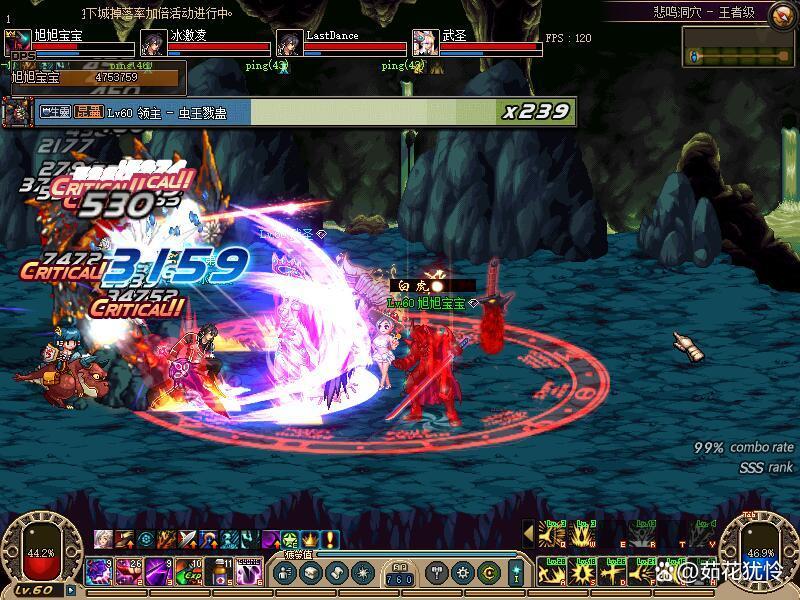800x600 pixels.
Task: Activate the D-key cross slash skill
Action: pos(614,574)
